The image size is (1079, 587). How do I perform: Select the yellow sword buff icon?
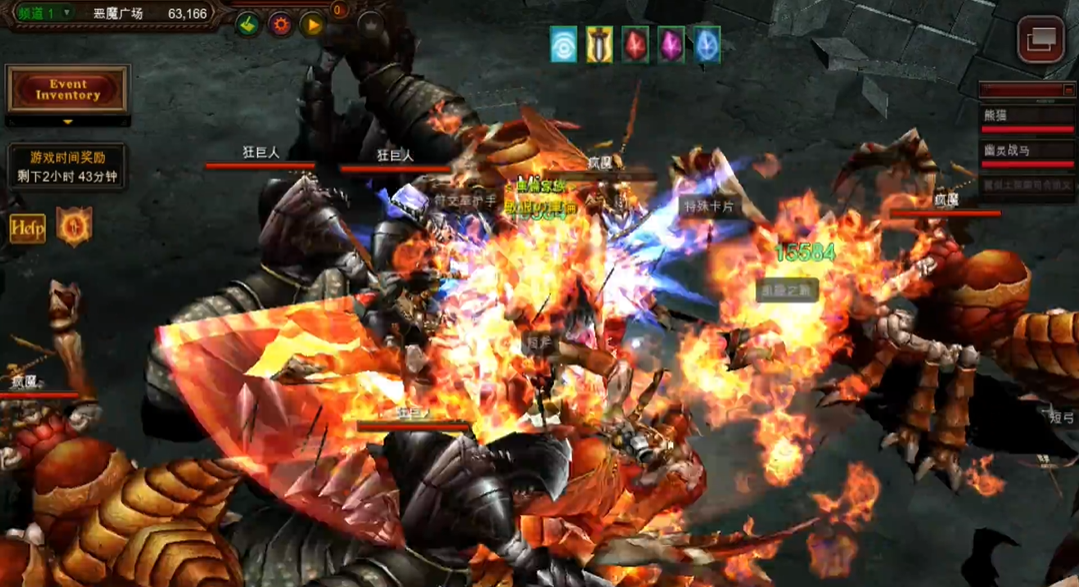click(x=599, y=45)
